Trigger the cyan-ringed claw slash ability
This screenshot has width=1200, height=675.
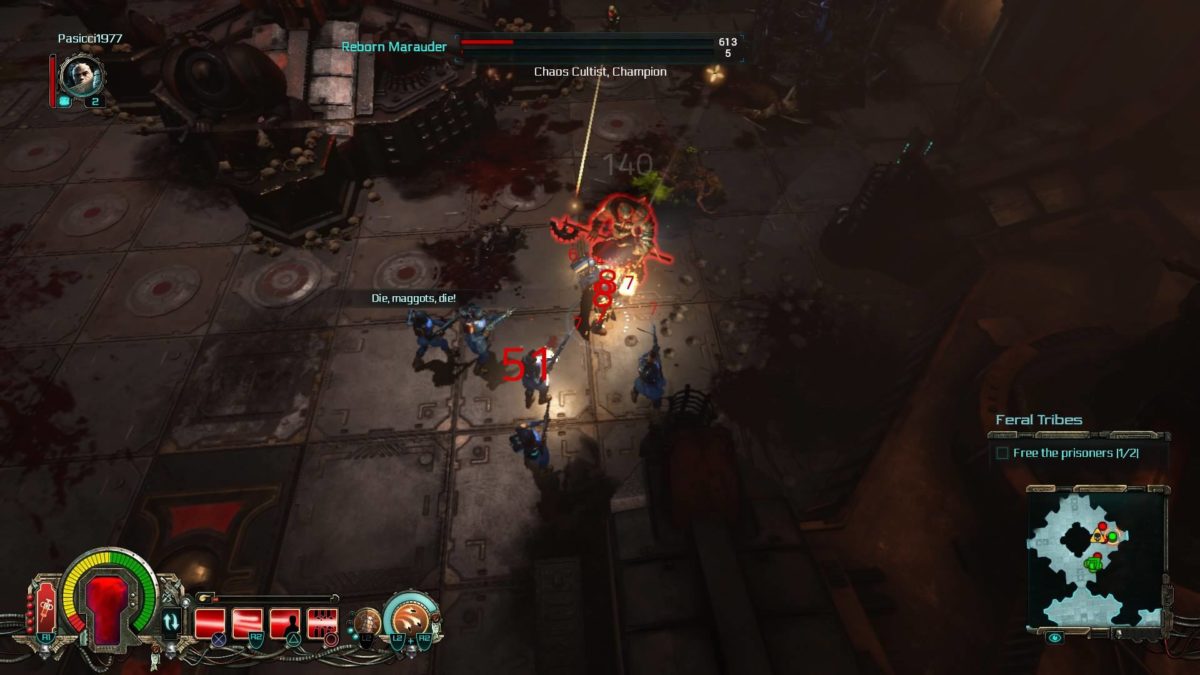pos(410,616)
